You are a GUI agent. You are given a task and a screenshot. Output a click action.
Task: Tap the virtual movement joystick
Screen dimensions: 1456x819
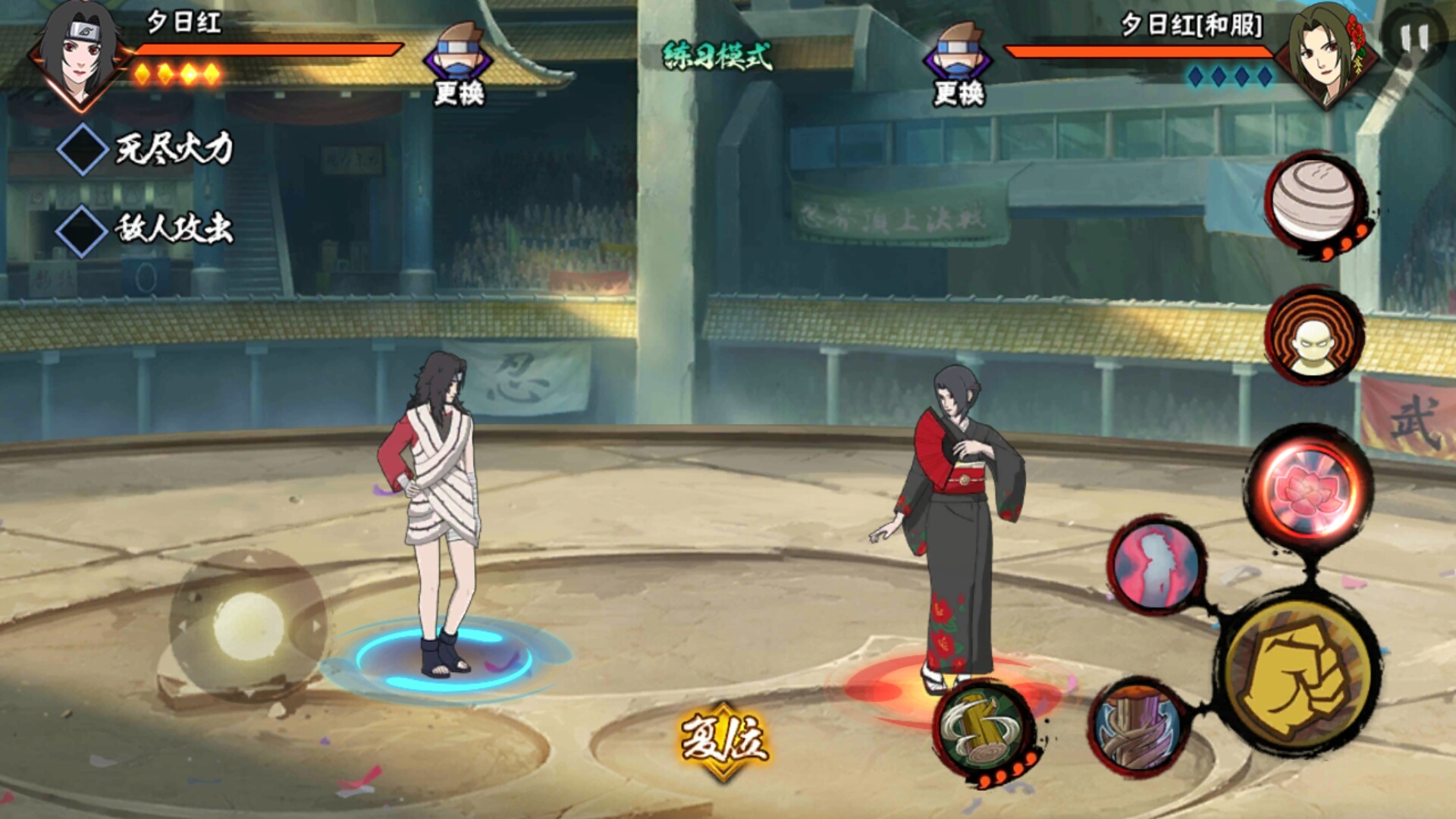tap(247, 626)
